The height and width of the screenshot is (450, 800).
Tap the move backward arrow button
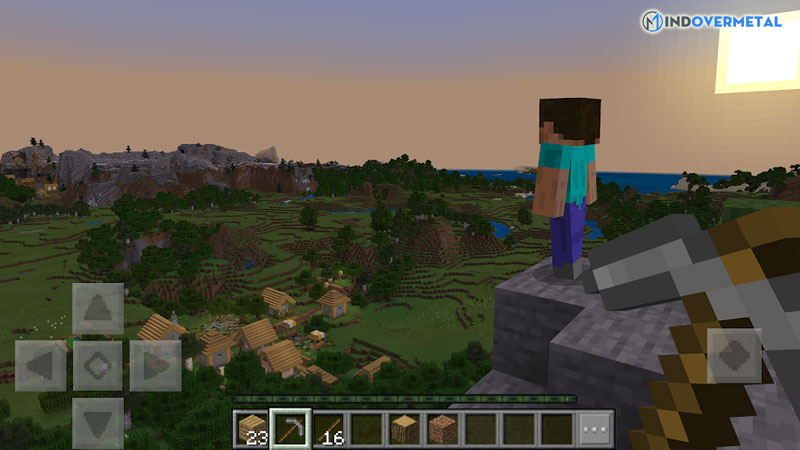pos(98,422)
